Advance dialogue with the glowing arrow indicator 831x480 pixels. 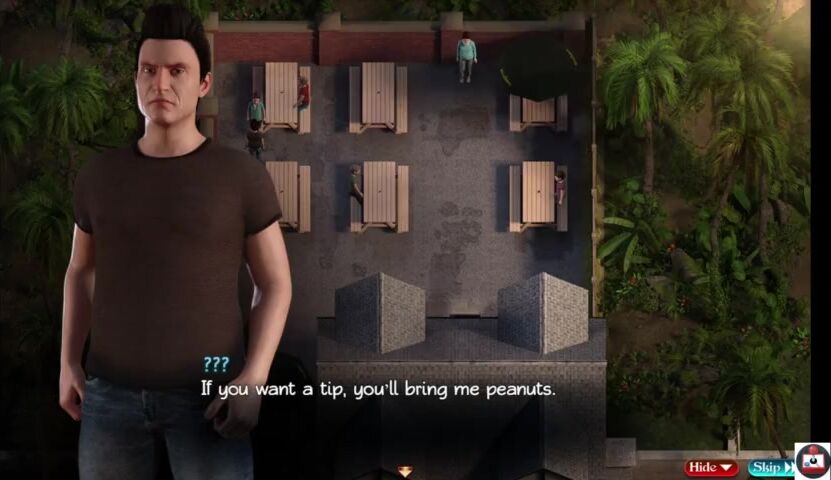(405, 470)
